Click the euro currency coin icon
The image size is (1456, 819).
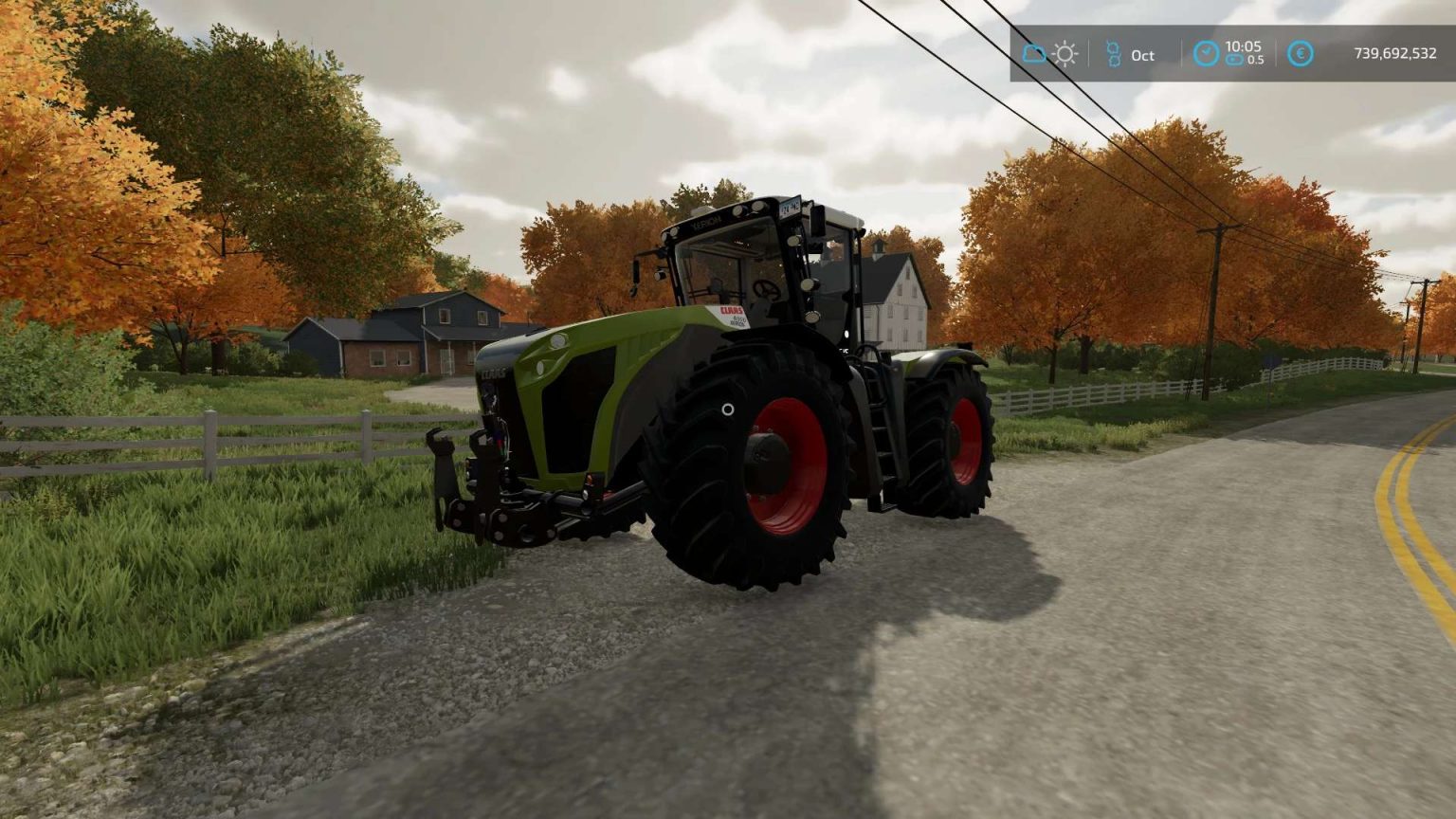coord(1300,53)
